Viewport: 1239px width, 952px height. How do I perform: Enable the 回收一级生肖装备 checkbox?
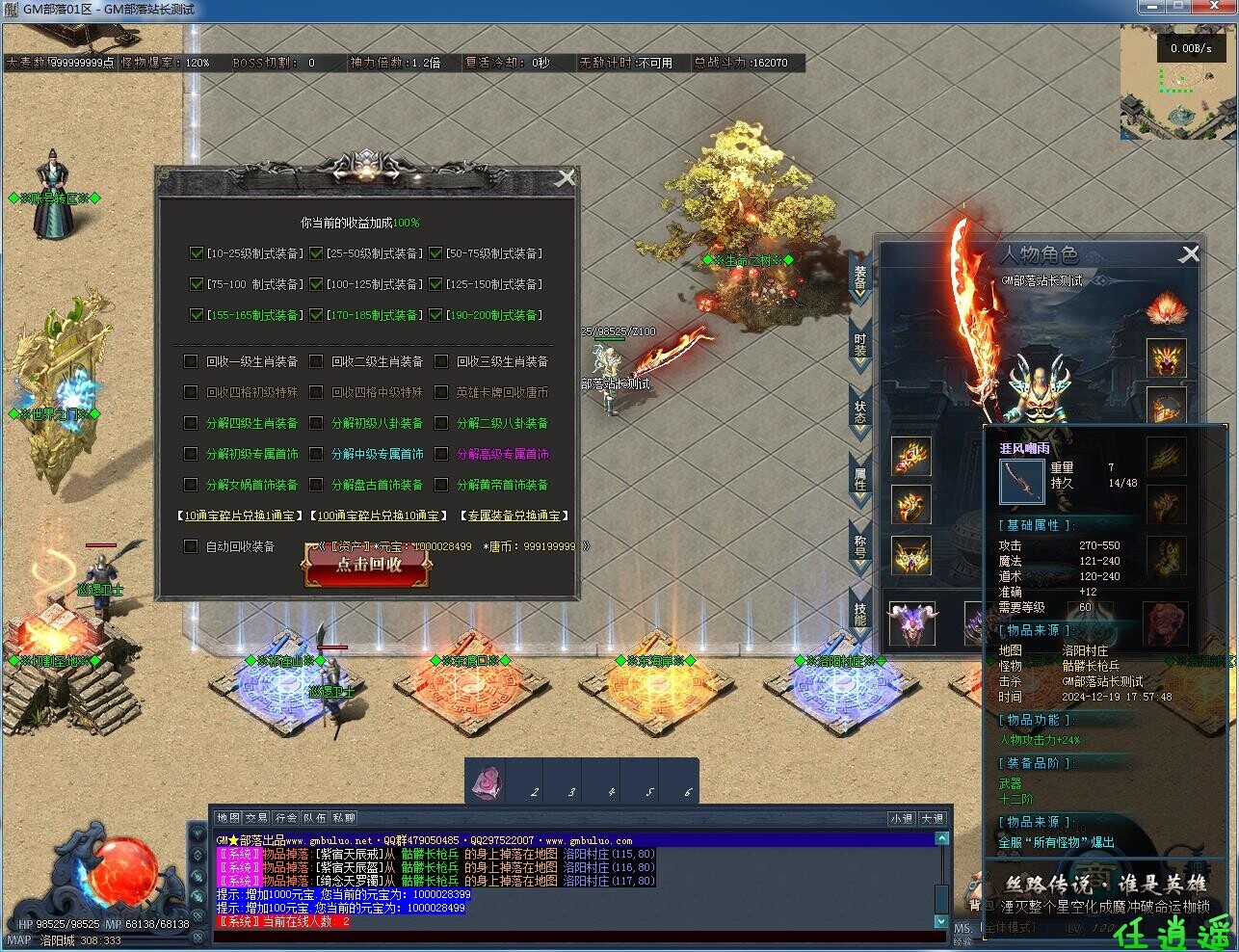[189, 361]
